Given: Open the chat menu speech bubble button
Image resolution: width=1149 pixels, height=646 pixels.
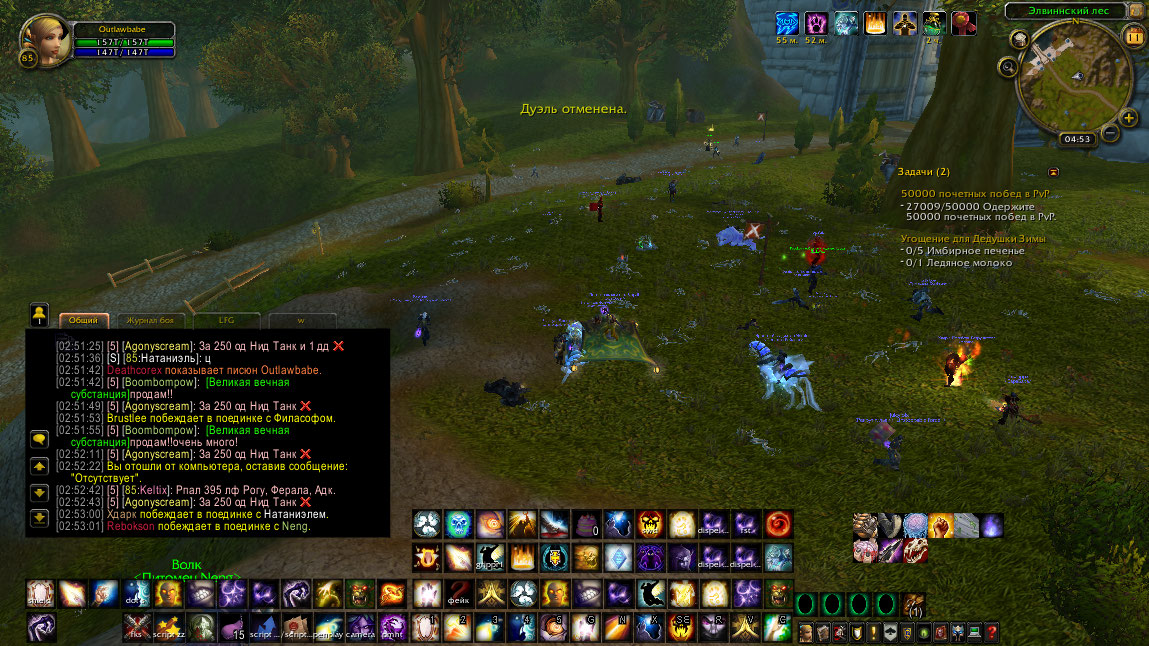Looking at the screenshot, I should pyautogui.click(x=40, y=439).
